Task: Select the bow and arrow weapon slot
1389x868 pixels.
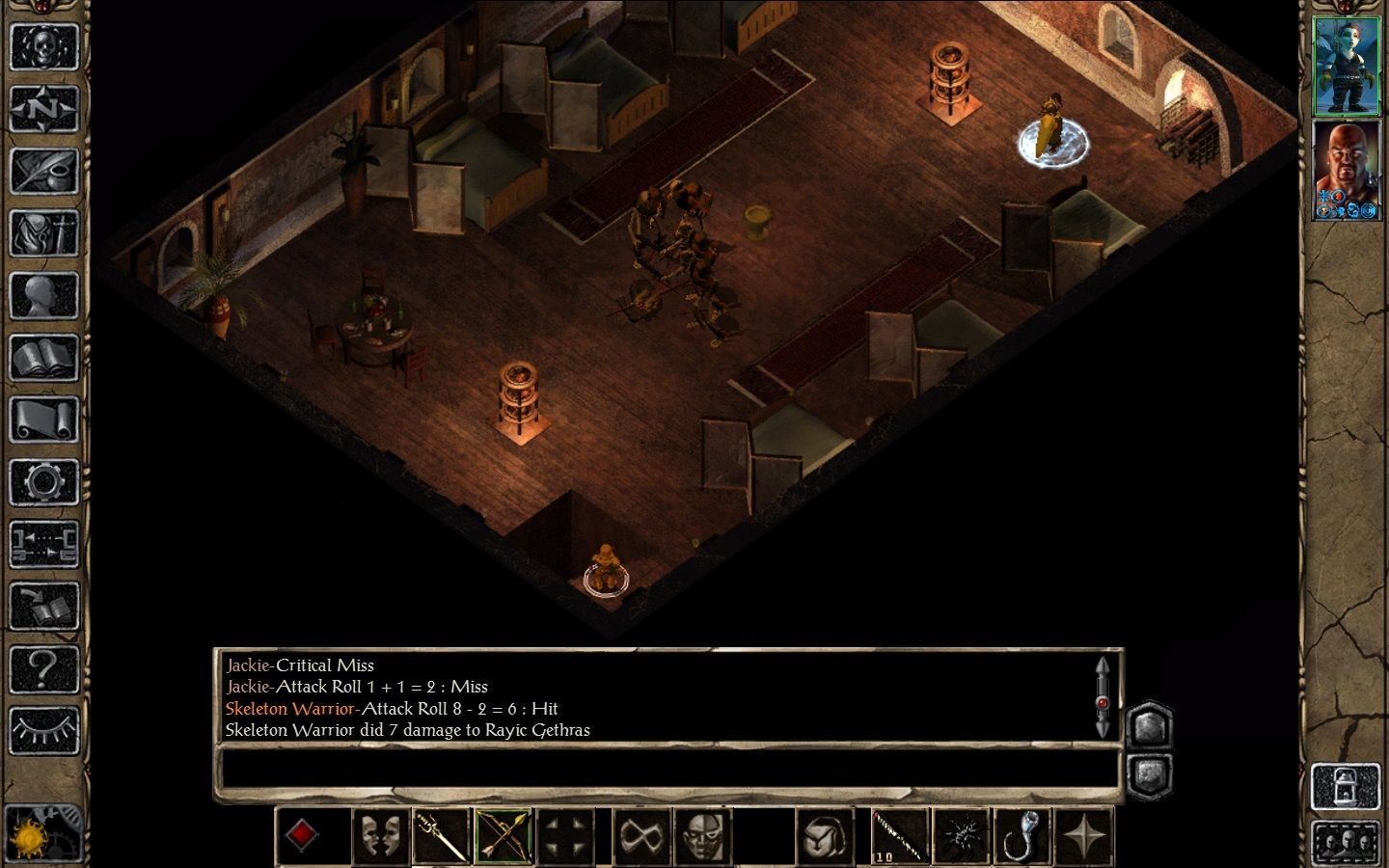Action: [x=504, y=836]
